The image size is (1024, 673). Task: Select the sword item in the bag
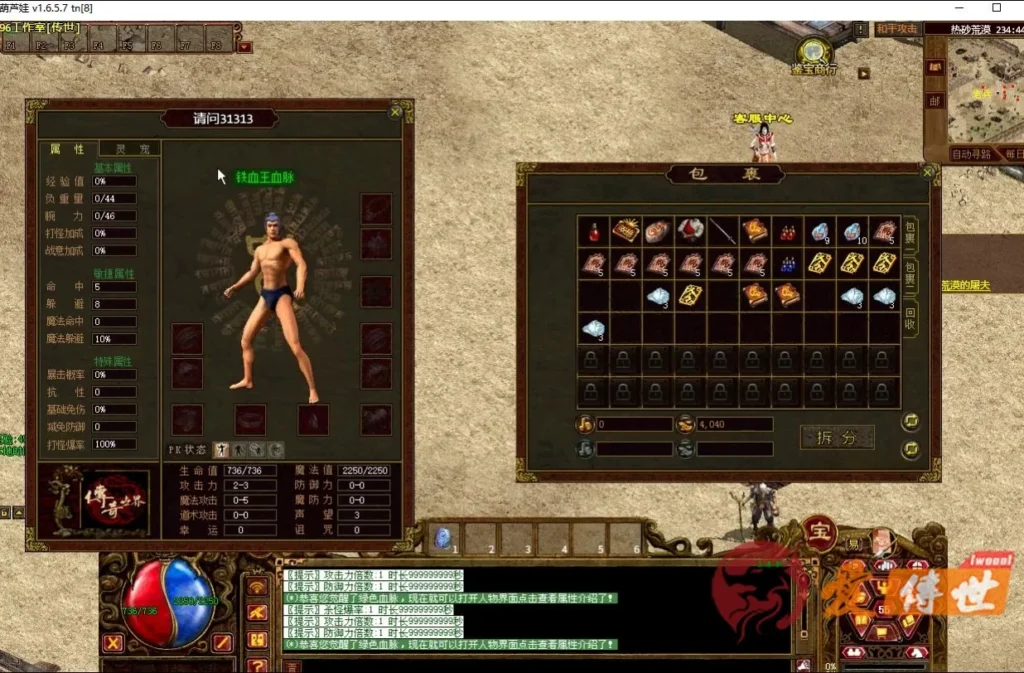click(x=722, y=231)
